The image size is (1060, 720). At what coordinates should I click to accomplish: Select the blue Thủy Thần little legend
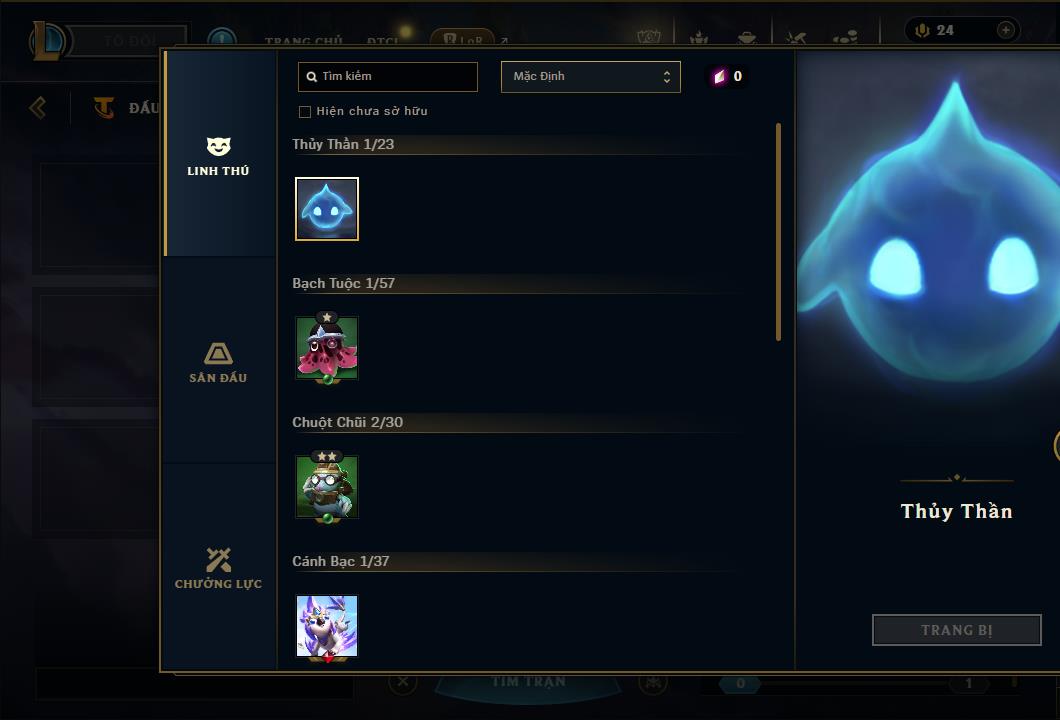click(x=327, y=209)
